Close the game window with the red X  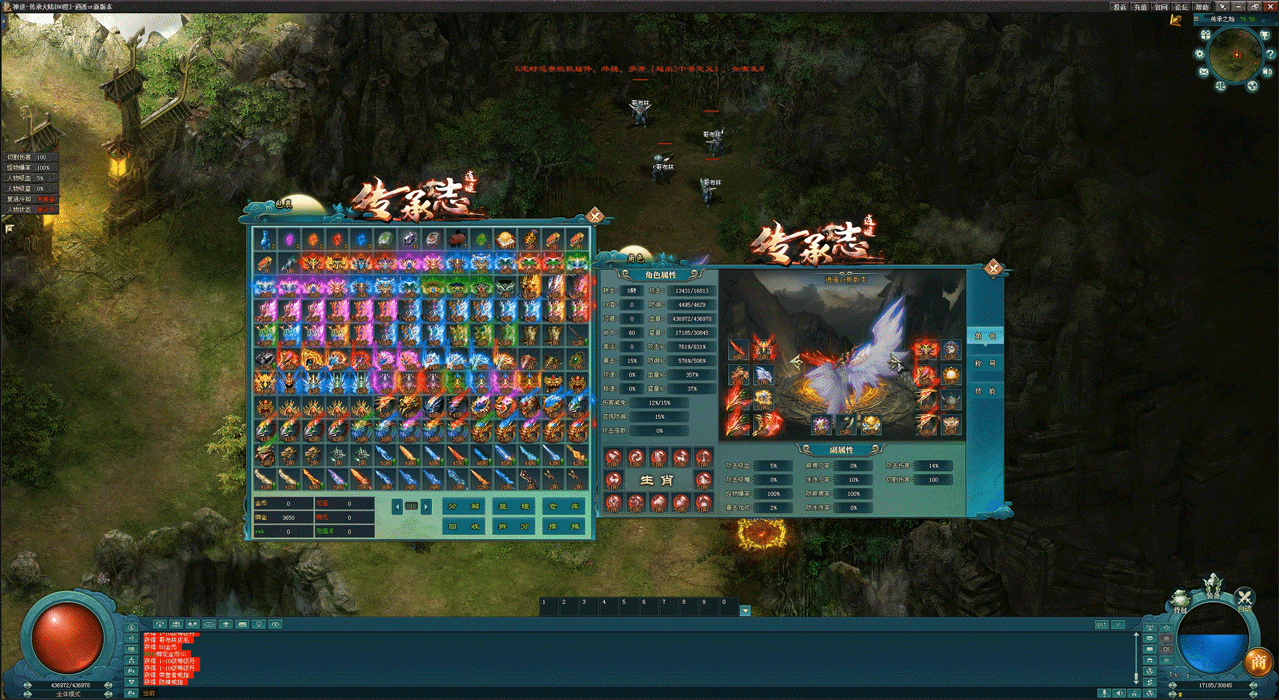coord(1268,6)
